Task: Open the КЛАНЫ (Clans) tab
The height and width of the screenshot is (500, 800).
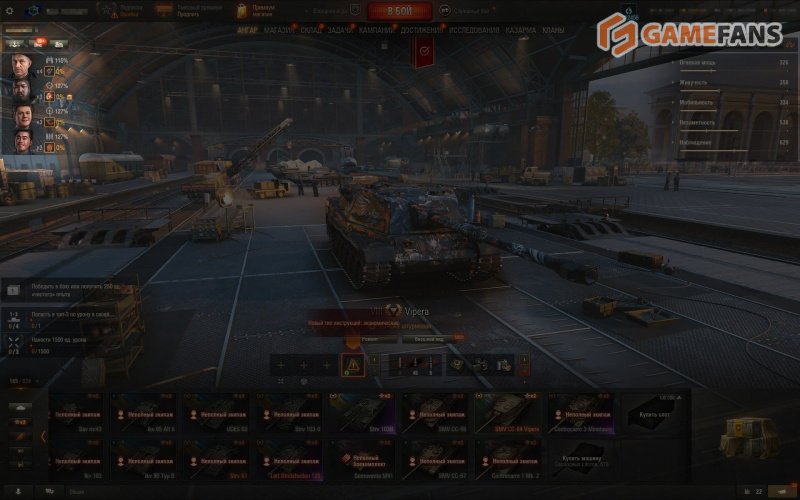Action: (553, 31)
